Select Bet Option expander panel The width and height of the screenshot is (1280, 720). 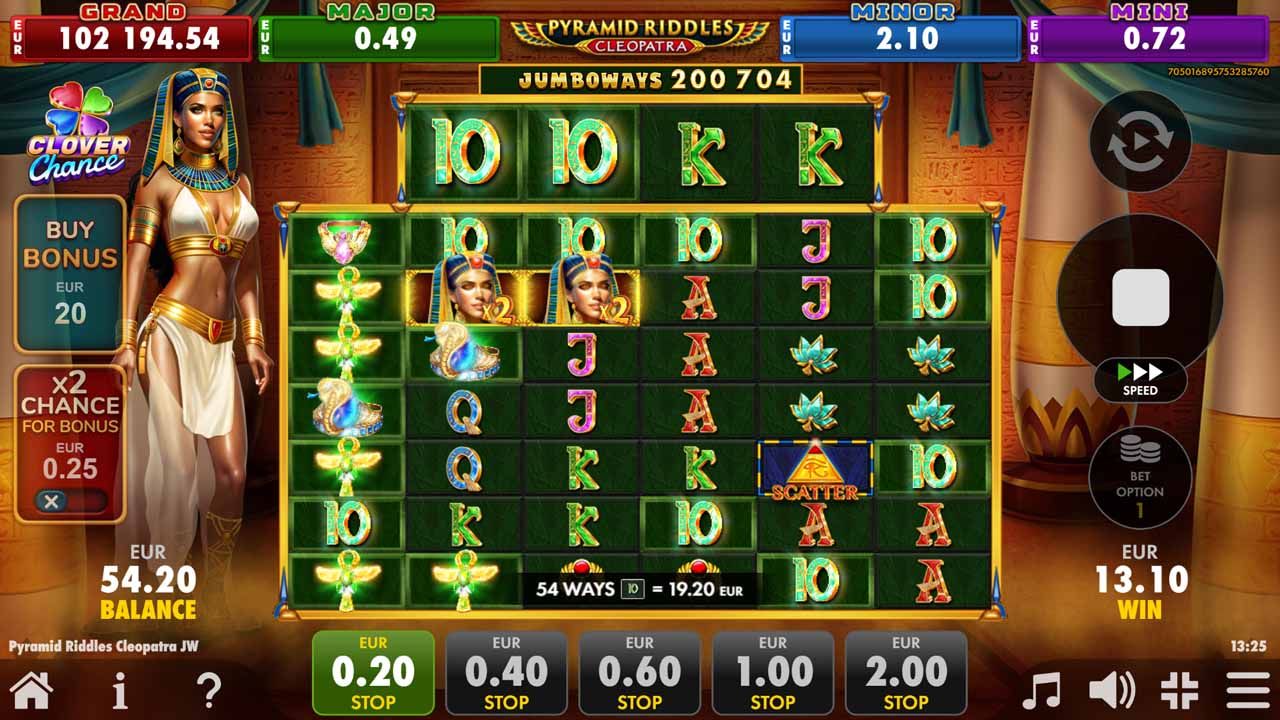(x=1140, y=477)
